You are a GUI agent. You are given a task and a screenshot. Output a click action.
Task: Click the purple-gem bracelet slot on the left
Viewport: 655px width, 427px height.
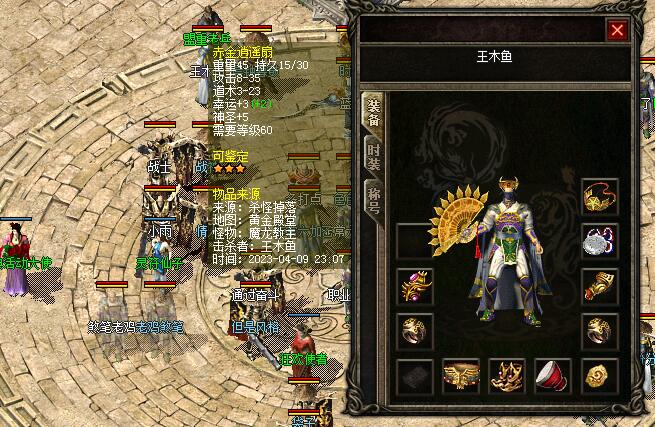[x=414, y=286]
